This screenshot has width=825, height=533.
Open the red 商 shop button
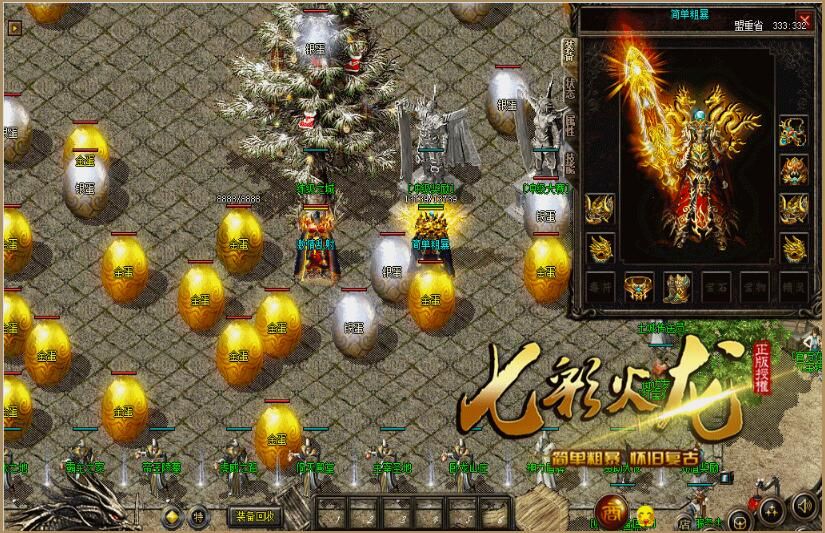click(611, 514)
